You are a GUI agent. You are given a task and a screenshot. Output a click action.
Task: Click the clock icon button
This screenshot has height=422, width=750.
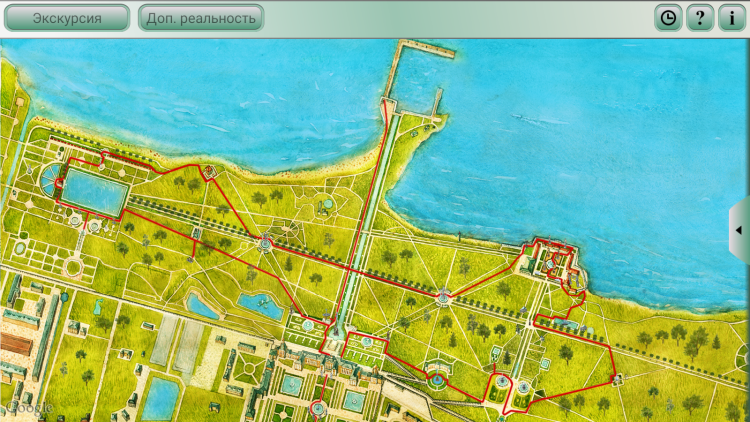click(x=667, y=18)
